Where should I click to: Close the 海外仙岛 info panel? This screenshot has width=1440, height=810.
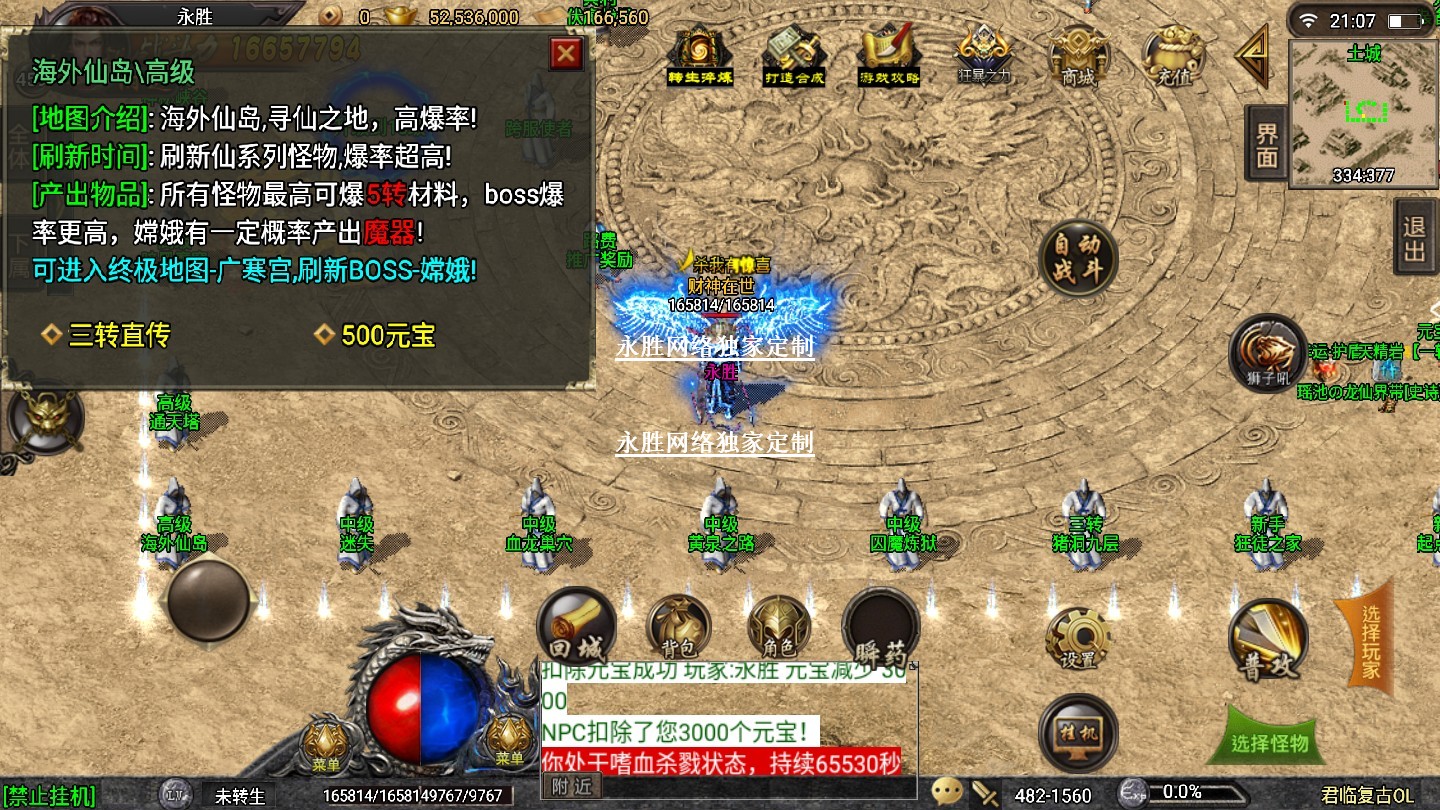[x=566, y=53]
